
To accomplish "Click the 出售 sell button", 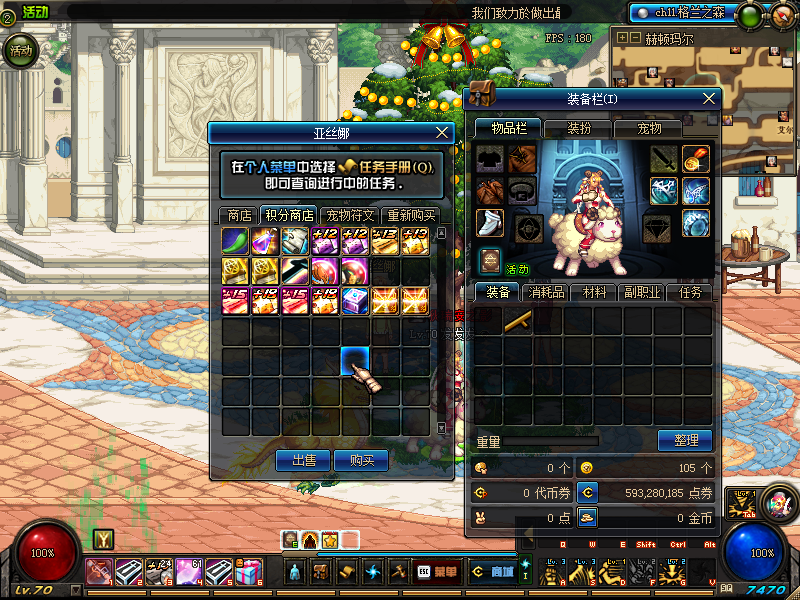I will [303, 460].
